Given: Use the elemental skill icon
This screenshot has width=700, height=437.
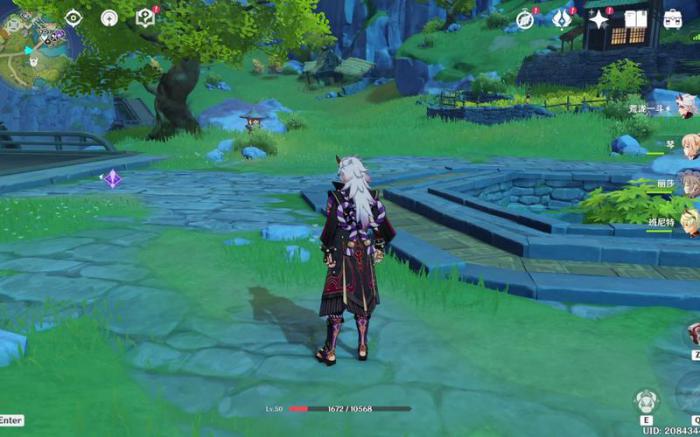Looking at the screenshot, I should tap(646, 402).
